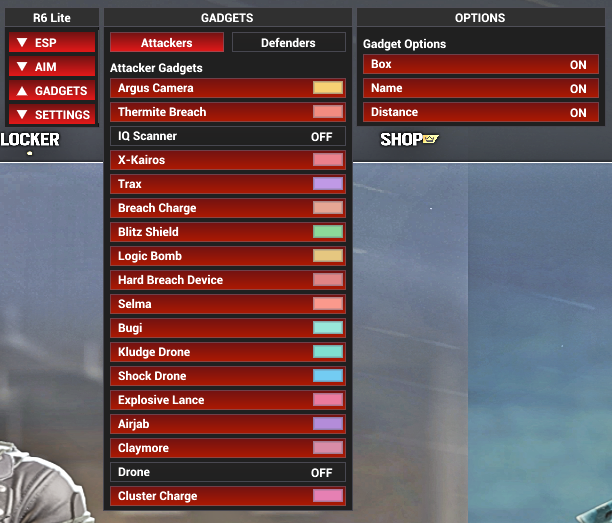Toggle the Cluster Charge gadget row
Image resolution: width=612 pixels, height=523 pixels.
(x=210, y=496)
